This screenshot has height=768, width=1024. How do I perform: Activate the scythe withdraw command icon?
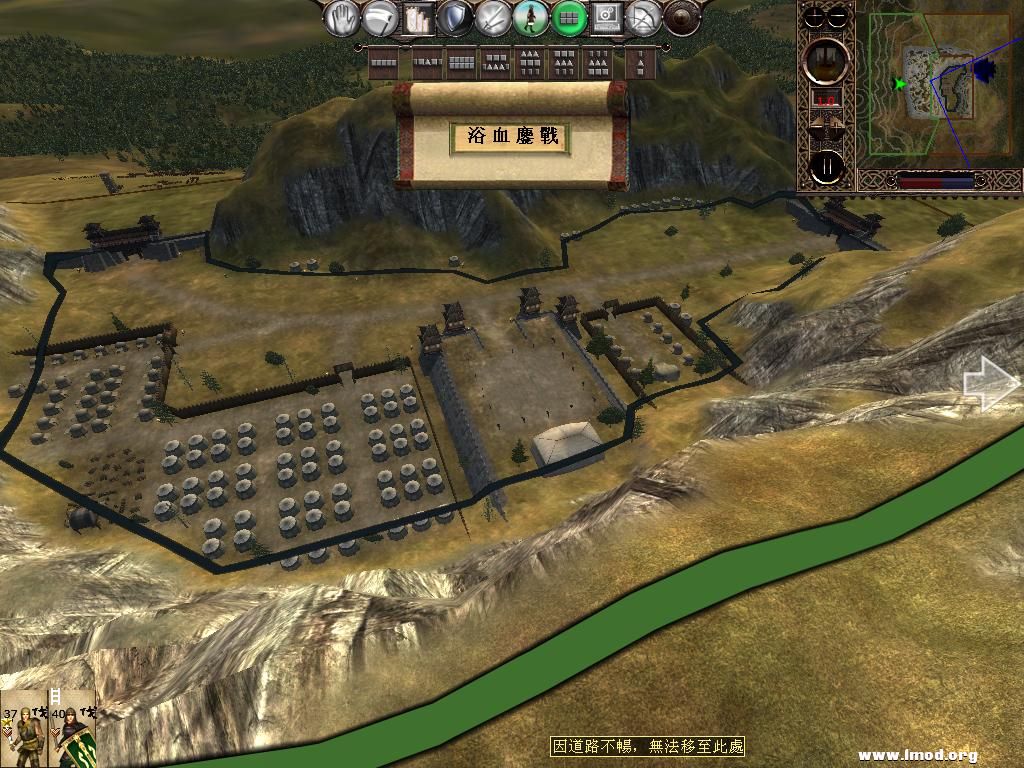pyautogui.click(x=378, y=18)
